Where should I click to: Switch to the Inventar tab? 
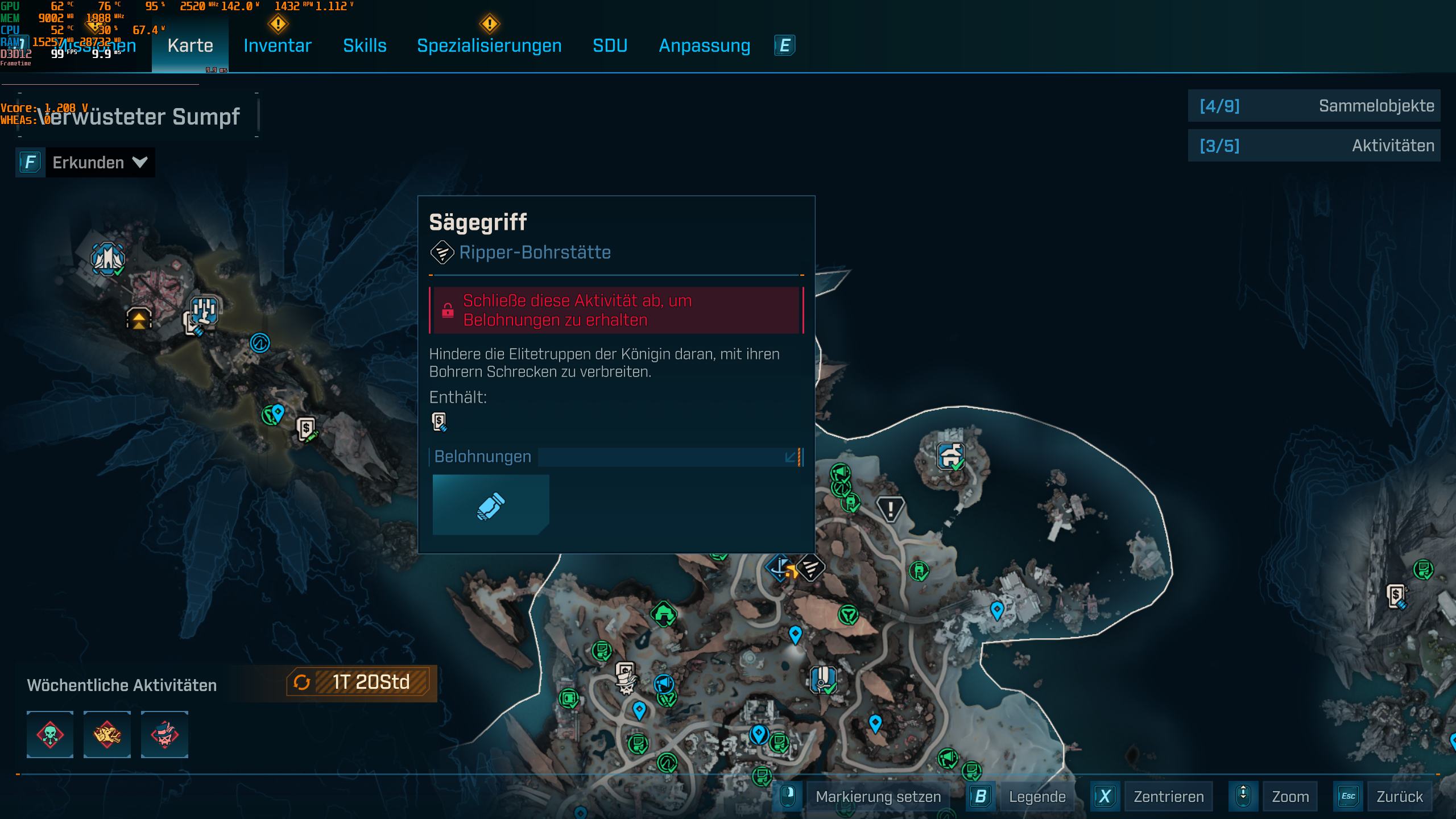(x=277, y=45)
